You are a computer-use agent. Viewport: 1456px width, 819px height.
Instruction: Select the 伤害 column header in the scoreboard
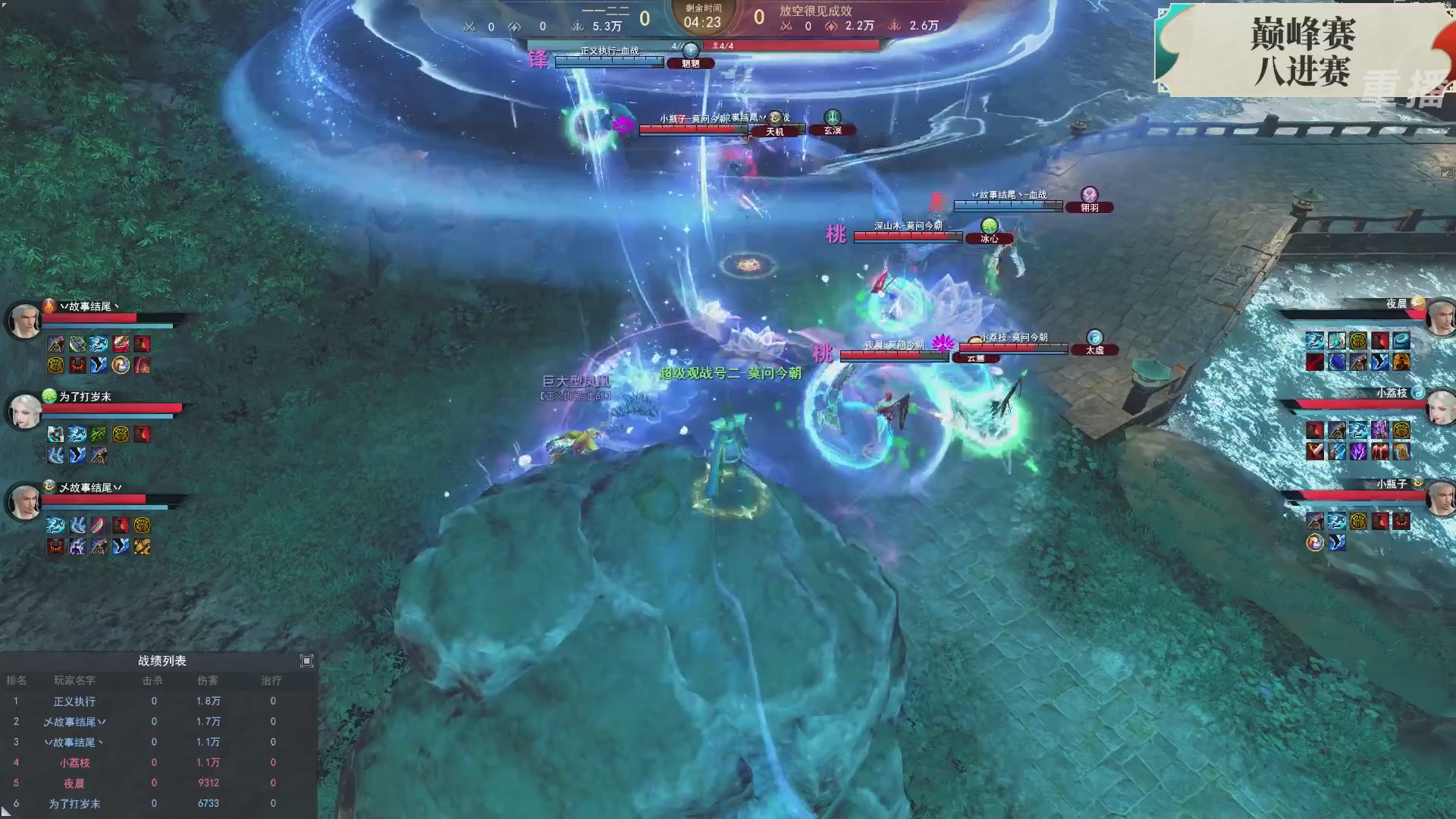209,680
